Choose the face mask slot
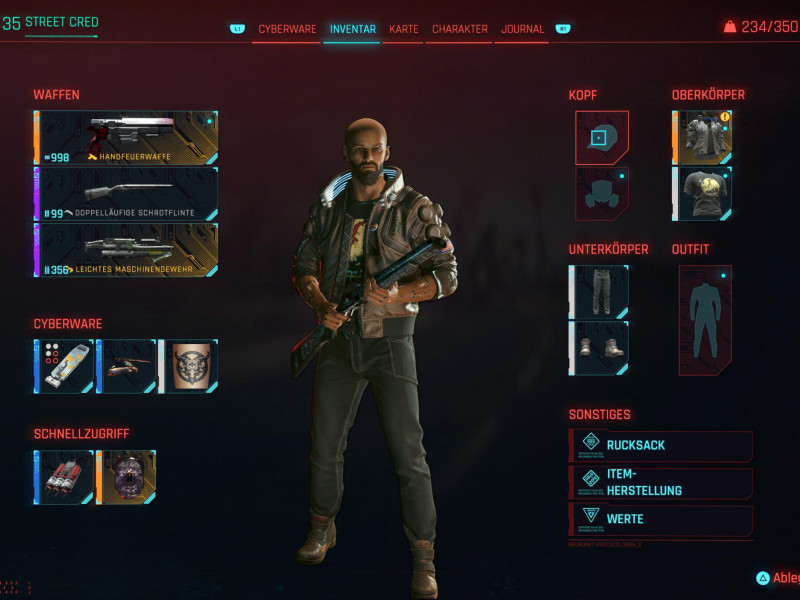 (x=601, y=193)
